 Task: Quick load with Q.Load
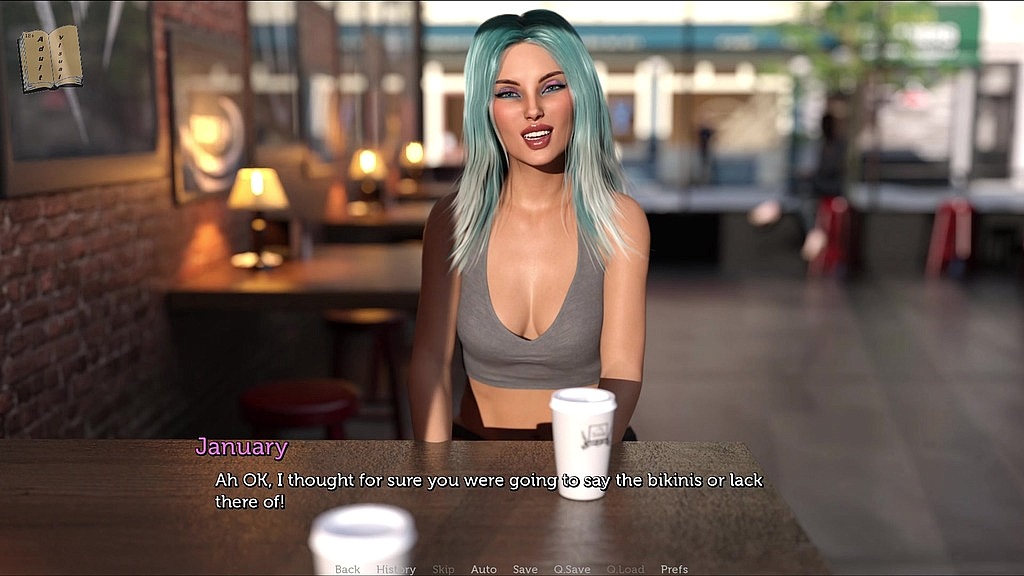[625, 569]
